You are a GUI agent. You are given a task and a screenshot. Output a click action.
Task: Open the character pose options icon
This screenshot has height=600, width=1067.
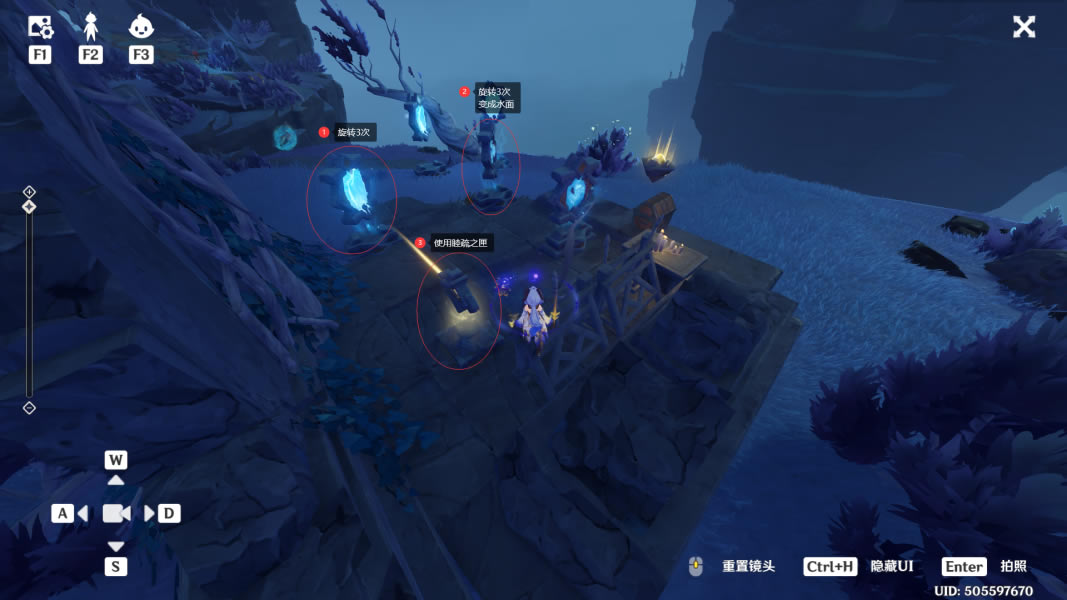[91, 27]
